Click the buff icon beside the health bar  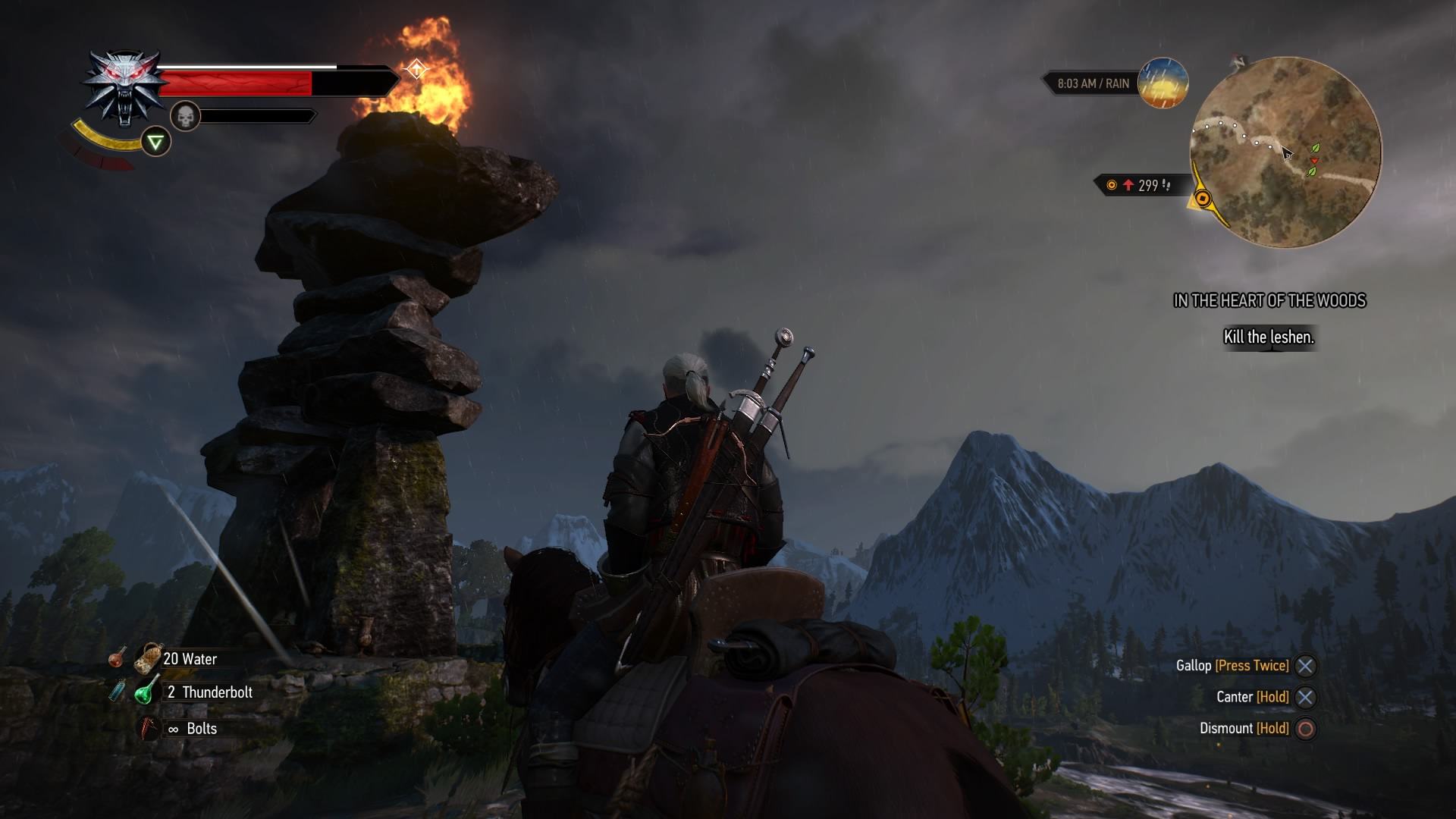(416, 70)
